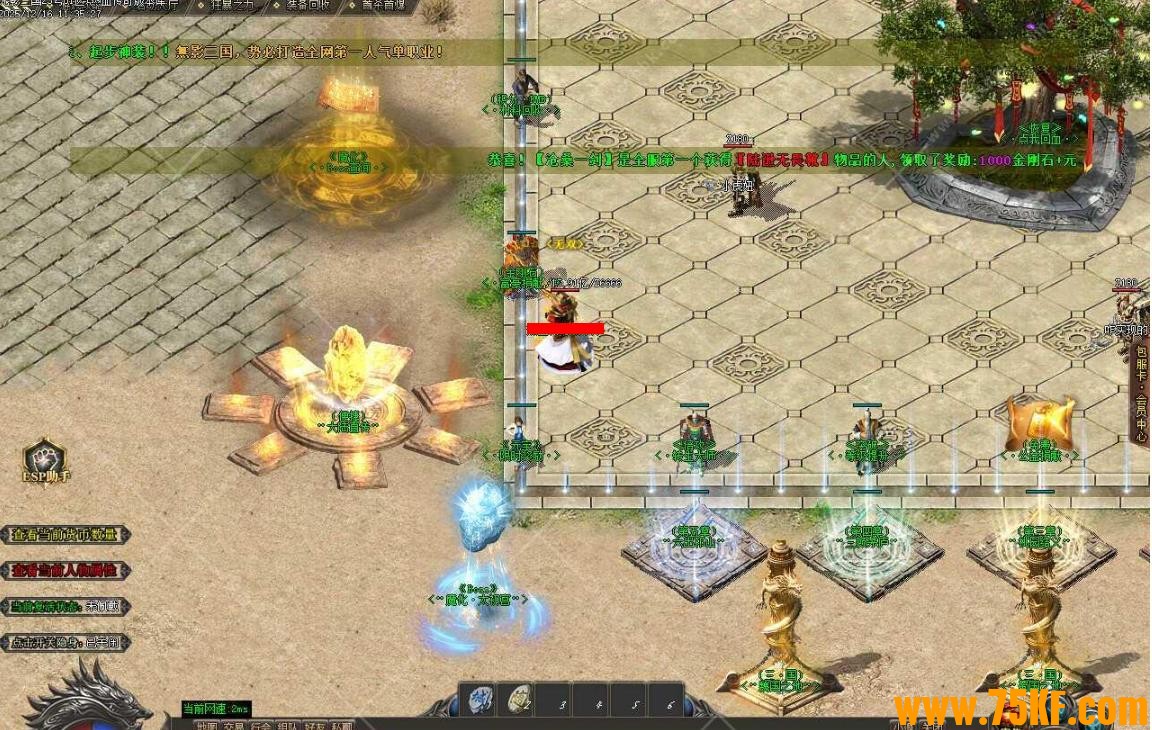
Task: Open 查看当前人物属性 panel
Action: tap(65, 571)
